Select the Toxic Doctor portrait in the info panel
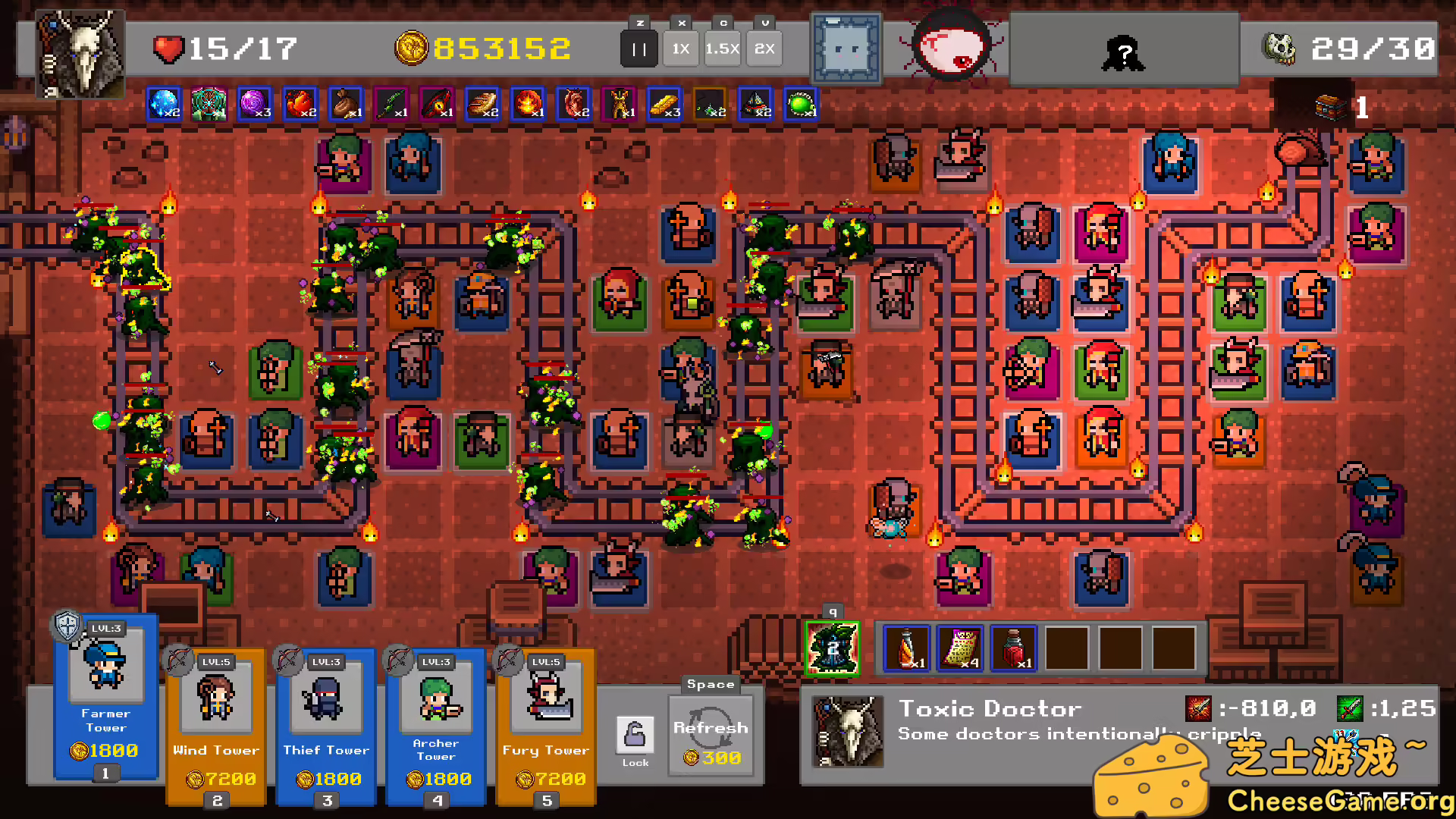This screenshot has width=1456, height=819. tap(847, 732)
